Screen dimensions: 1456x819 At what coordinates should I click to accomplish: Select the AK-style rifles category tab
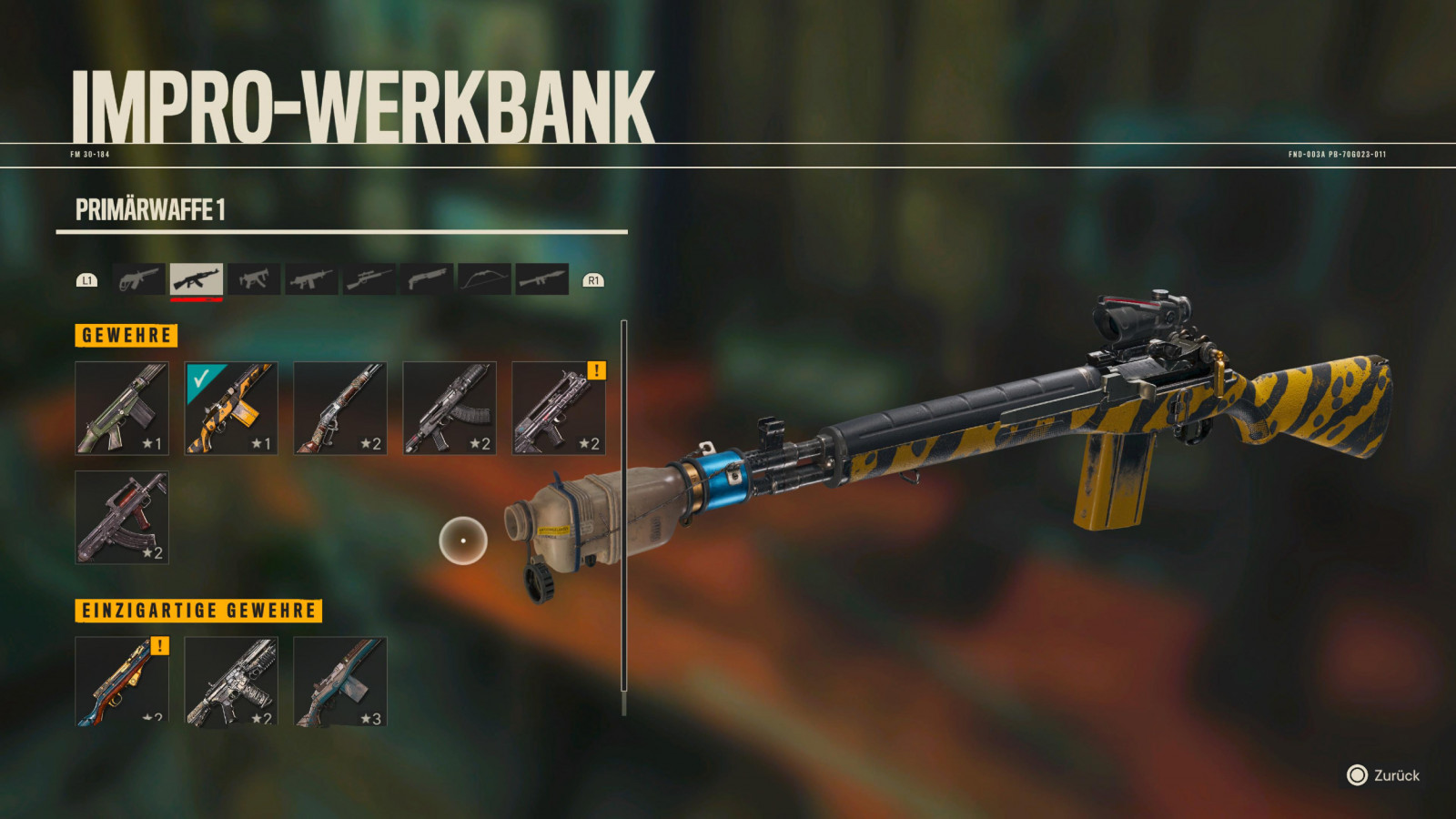(x=197, y=279)
